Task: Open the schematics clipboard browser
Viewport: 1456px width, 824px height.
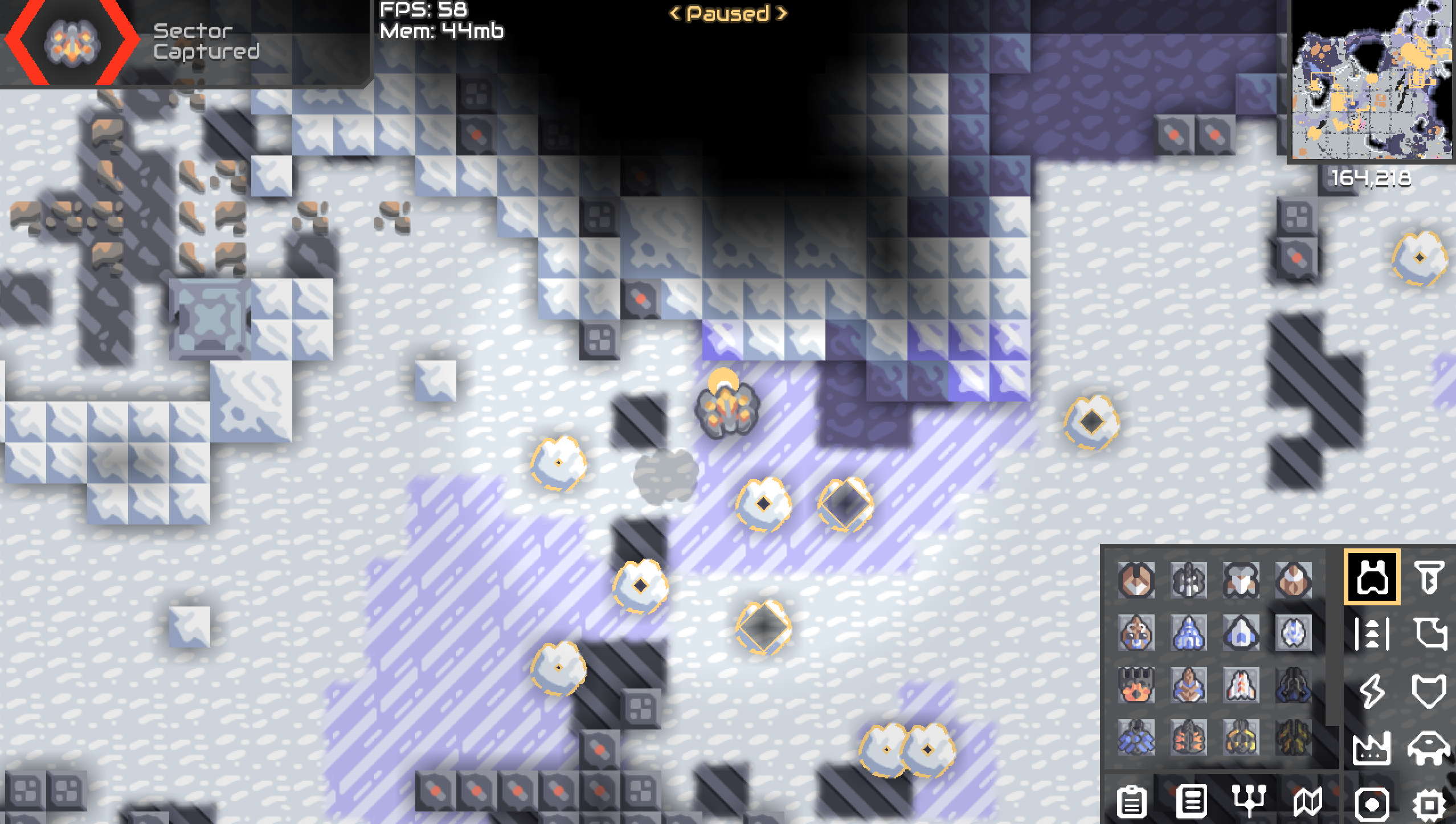Action: pyautogui.click(x=1132, y=803)
